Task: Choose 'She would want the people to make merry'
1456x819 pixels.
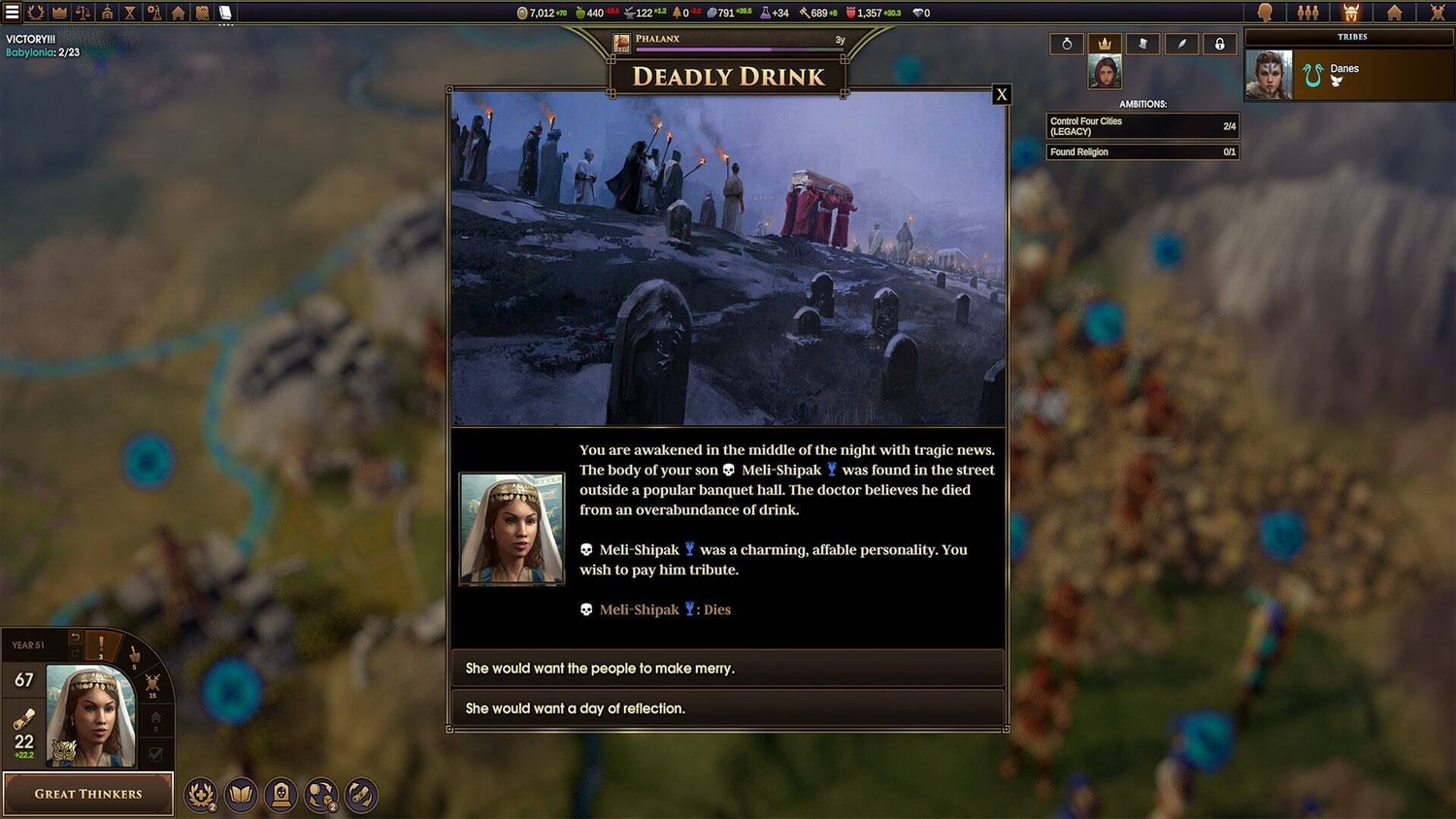Action: click(x=727, y=669)
